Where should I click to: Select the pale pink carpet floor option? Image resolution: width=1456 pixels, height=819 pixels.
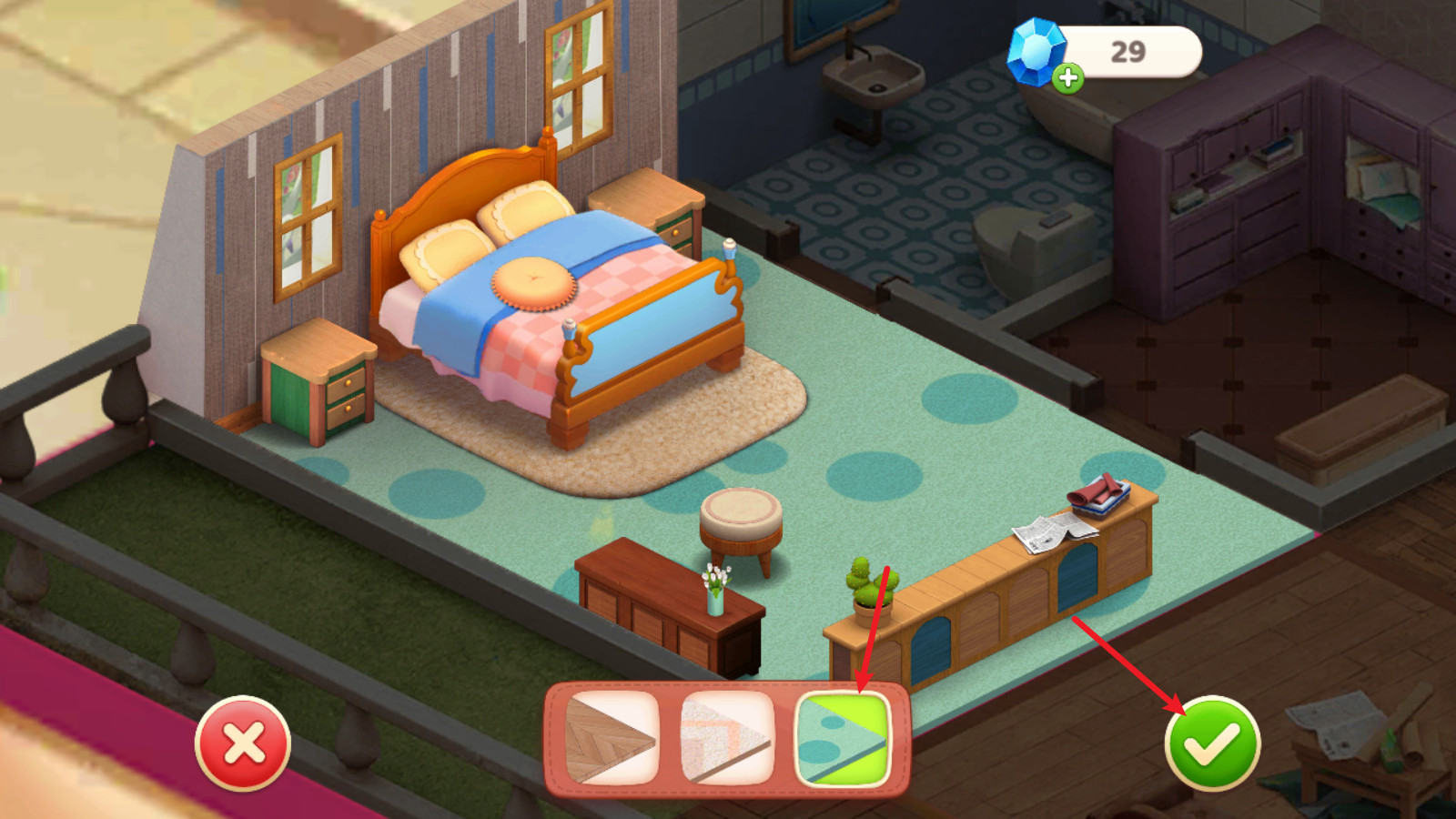point(727,738)
